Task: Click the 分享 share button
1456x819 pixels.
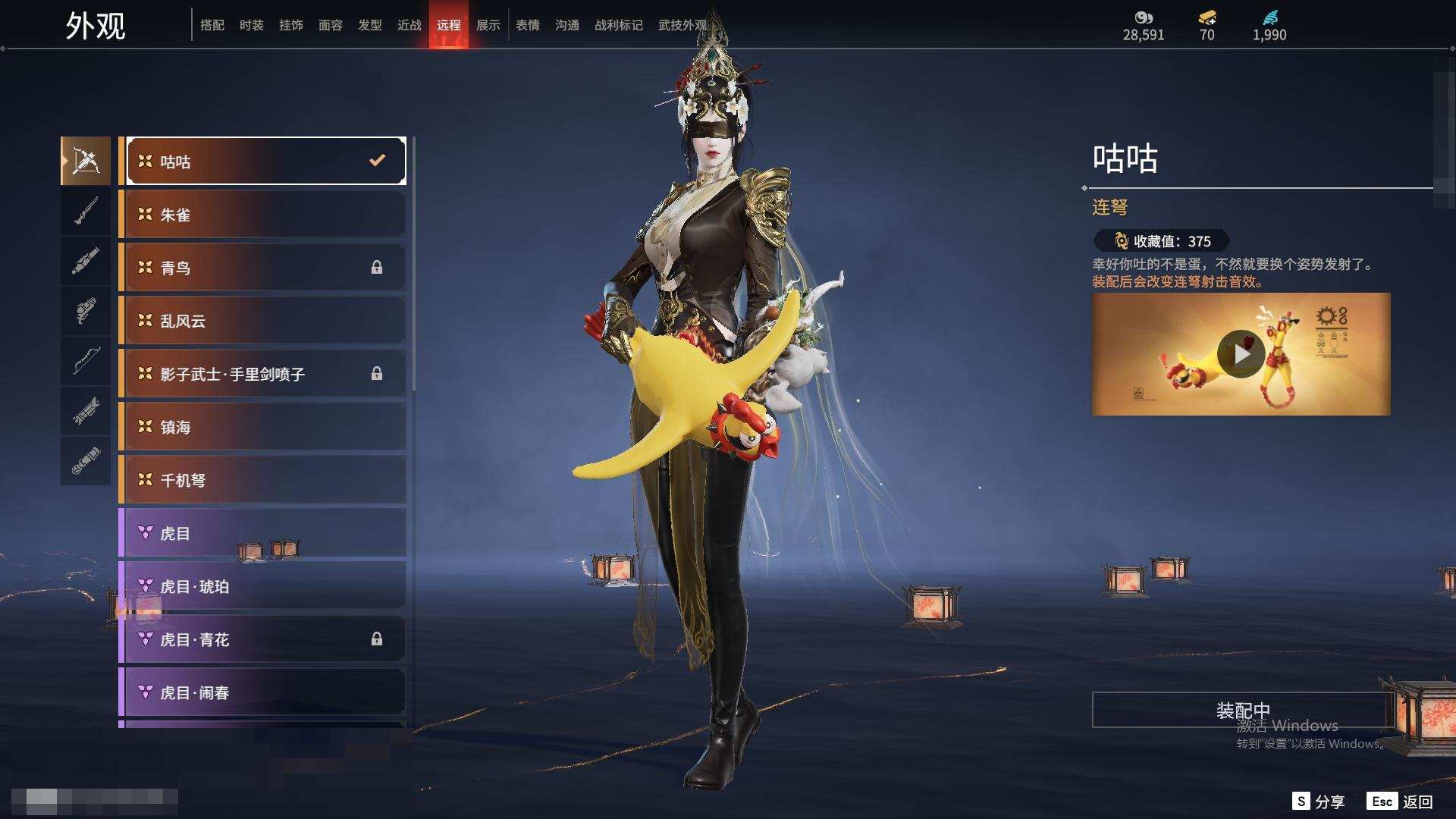Action: (1319, 802)
